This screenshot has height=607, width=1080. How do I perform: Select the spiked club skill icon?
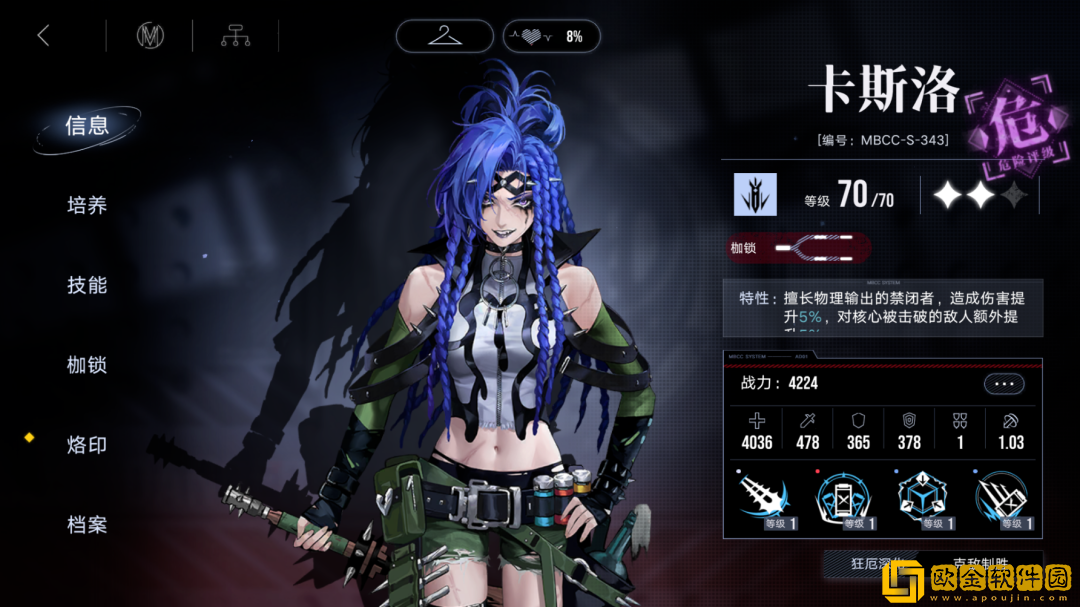[x=767, y=501]
